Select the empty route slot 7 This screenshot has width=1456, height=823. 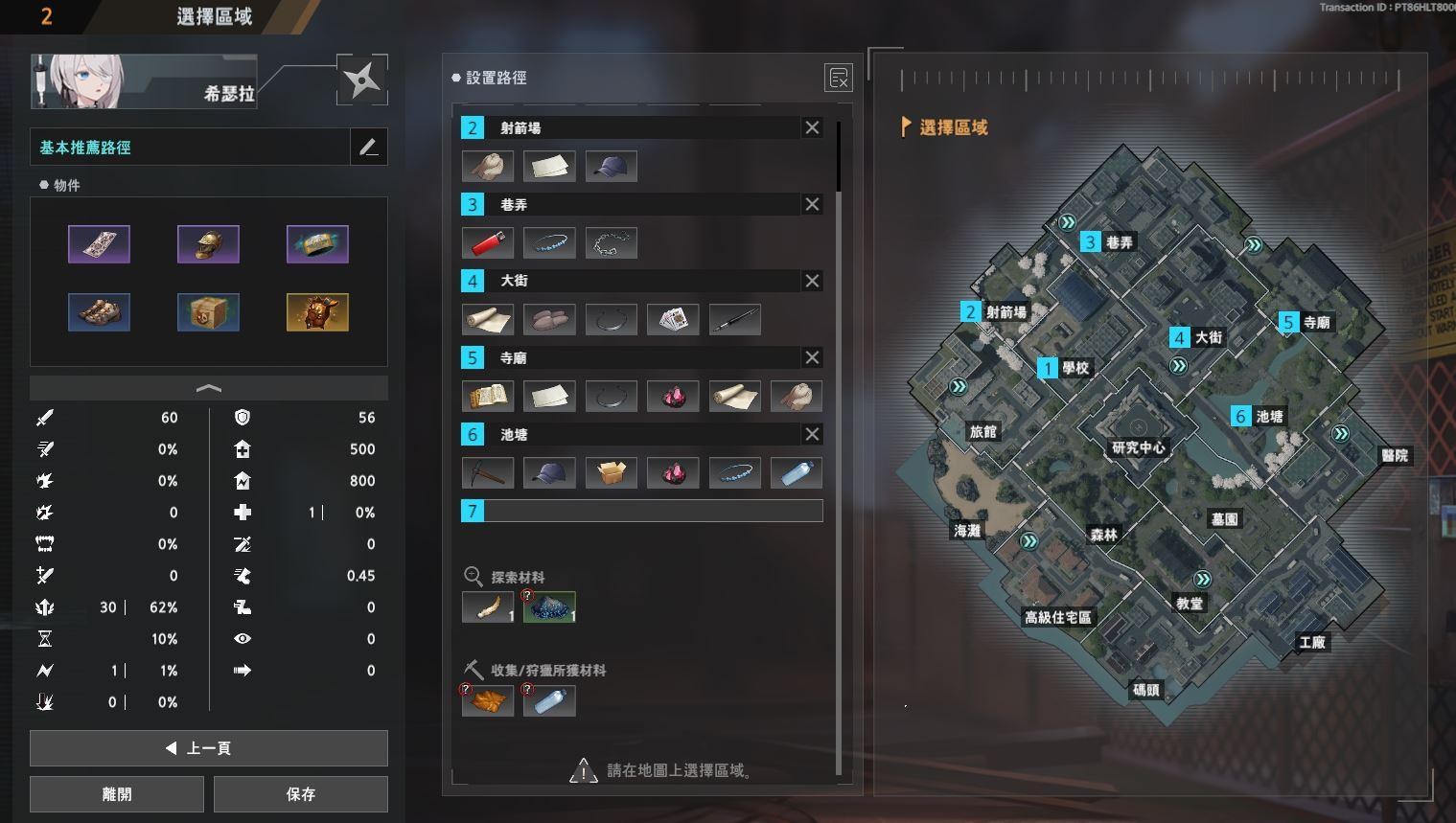[x=642, y=511]
